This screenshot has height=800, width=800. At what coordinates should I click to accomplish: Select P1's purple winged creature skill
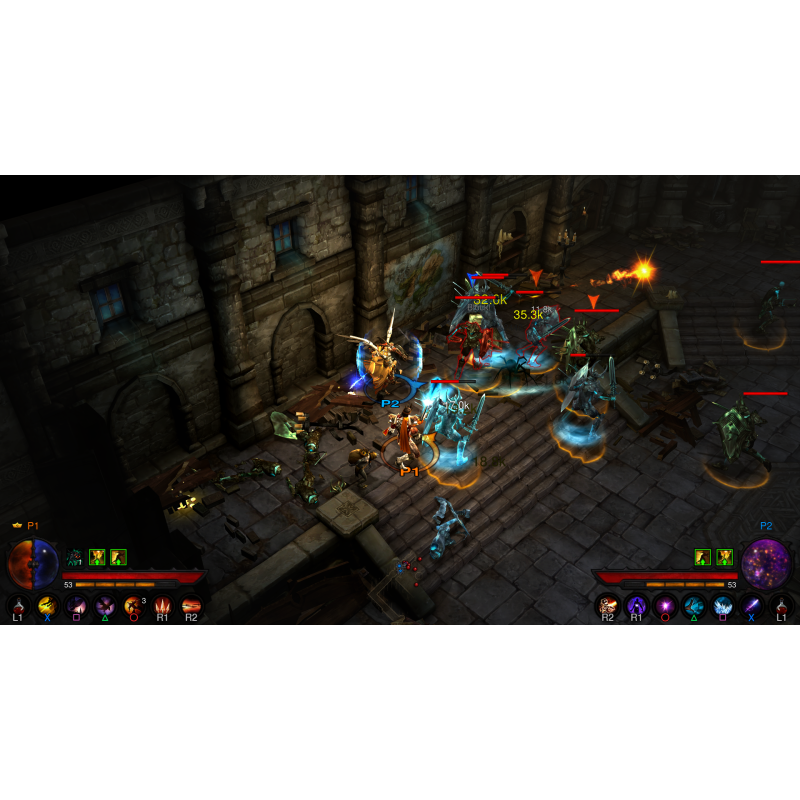coord(104,605)
